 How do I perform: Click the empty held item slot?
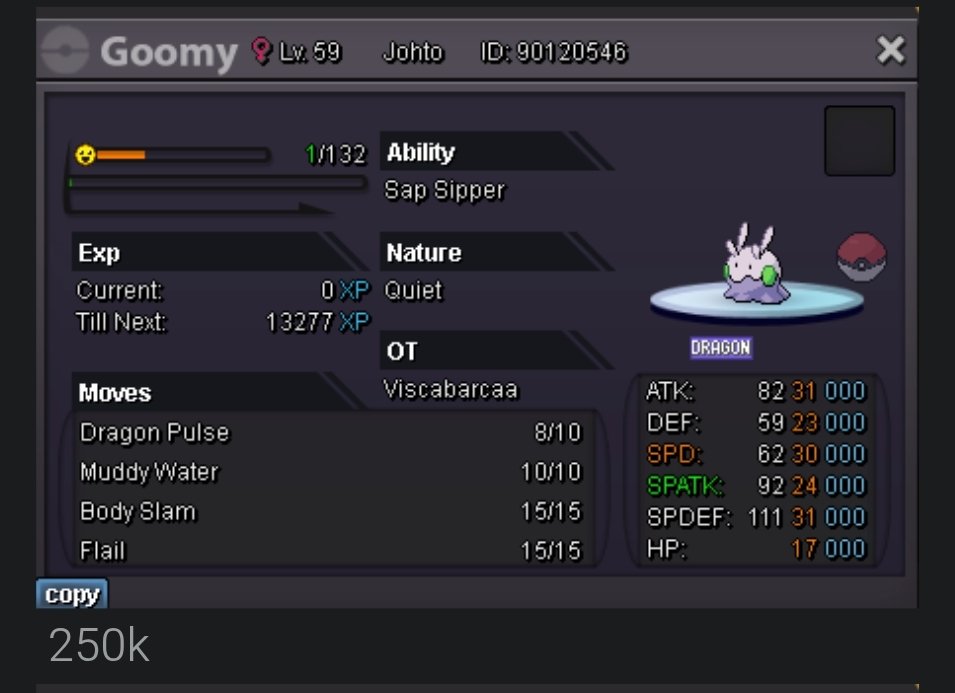click(859, 141)
